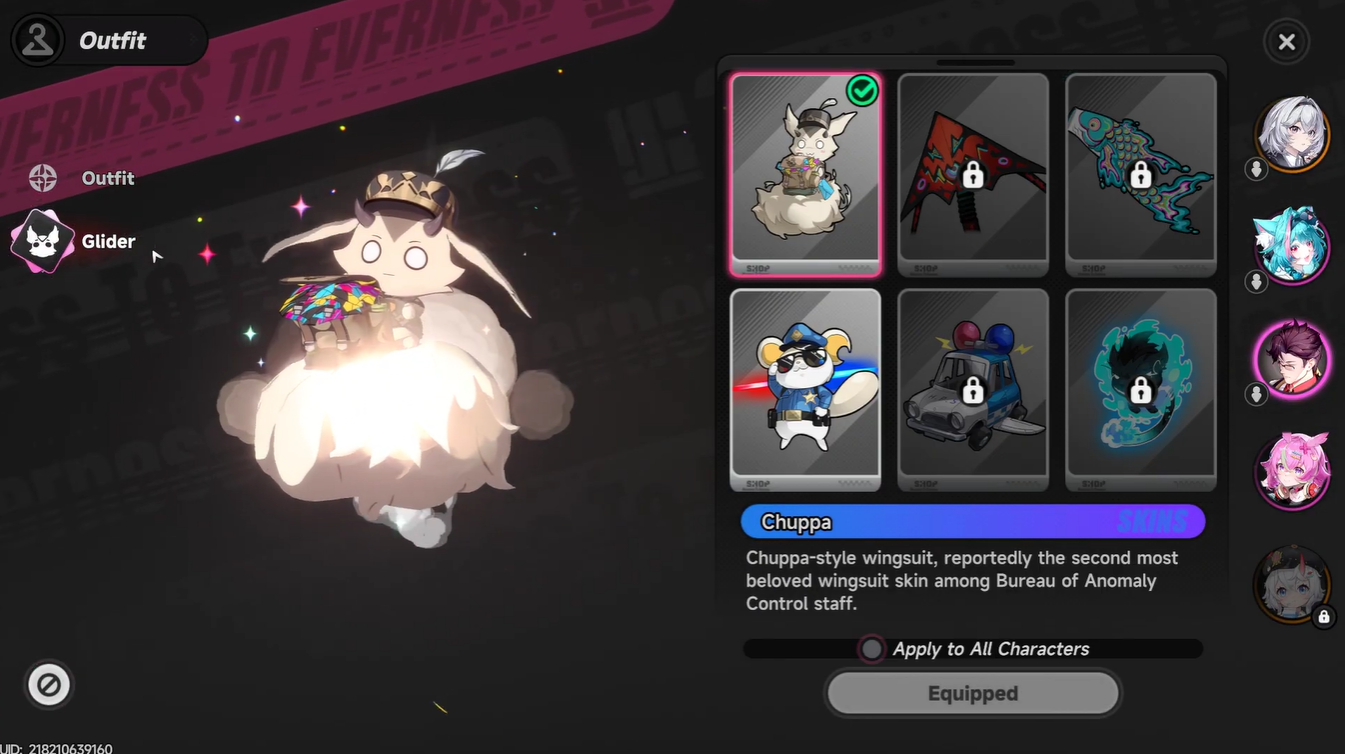Switch to the Outfit tab in sidebar

107,178
